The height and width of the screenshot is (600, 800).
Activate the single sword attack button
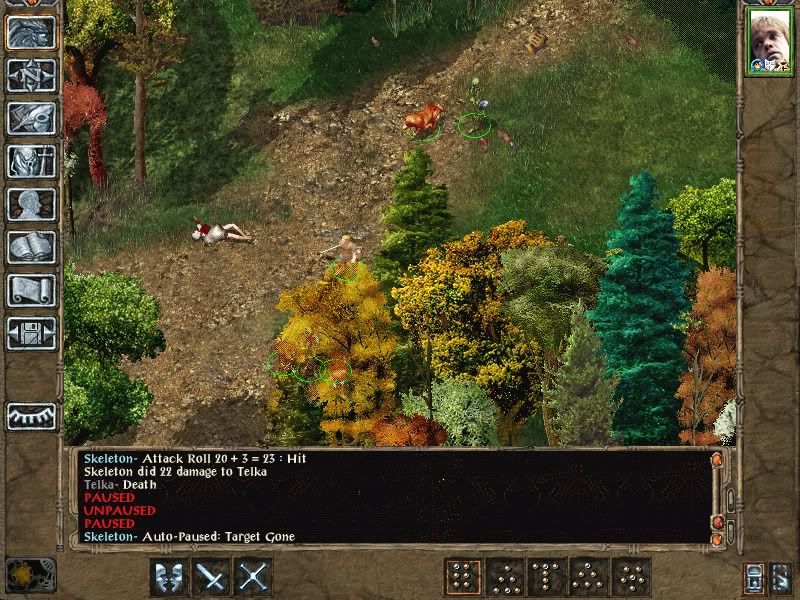point(211,576)
